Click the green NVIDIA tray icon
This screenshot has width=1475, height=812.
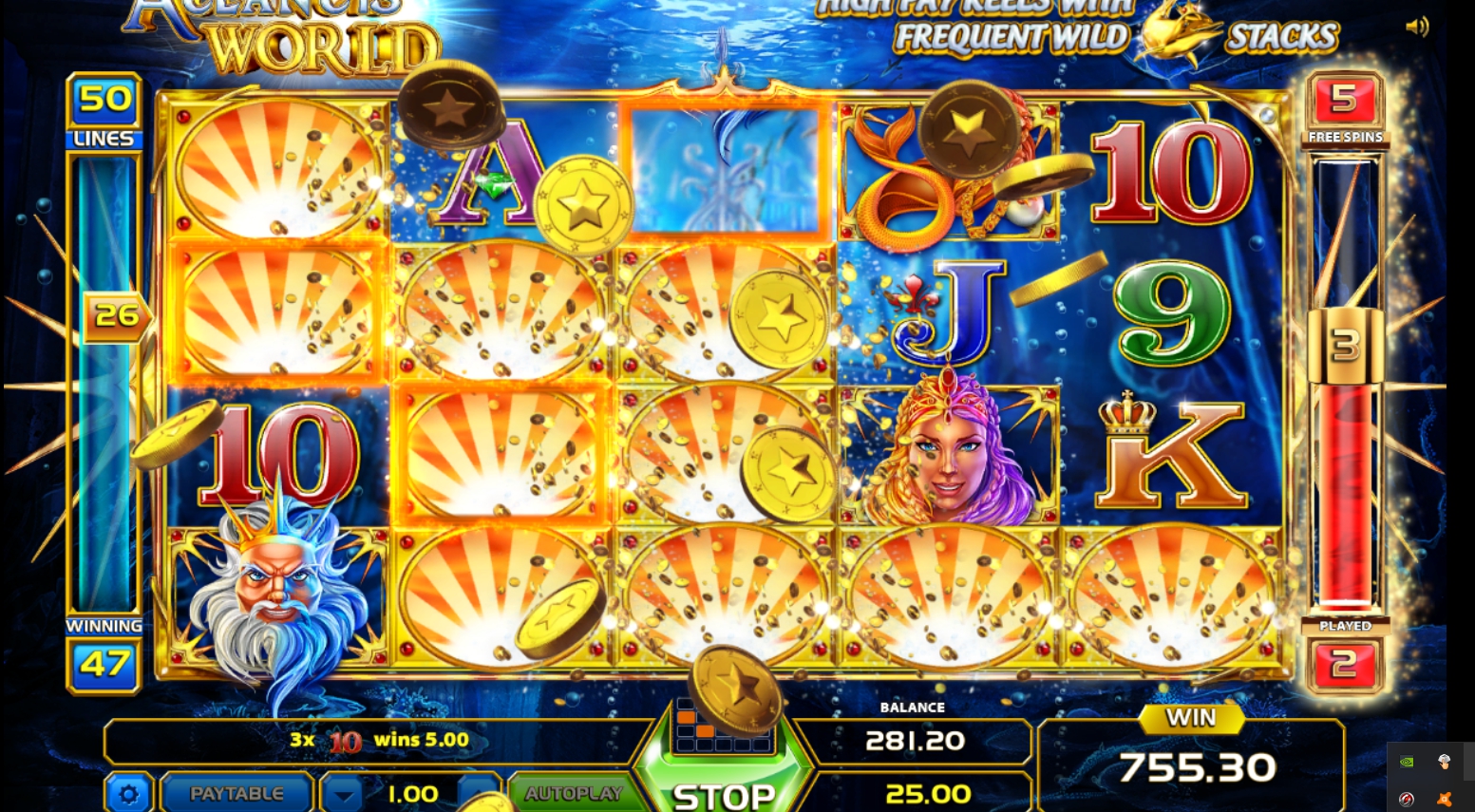pos(1407,762)
